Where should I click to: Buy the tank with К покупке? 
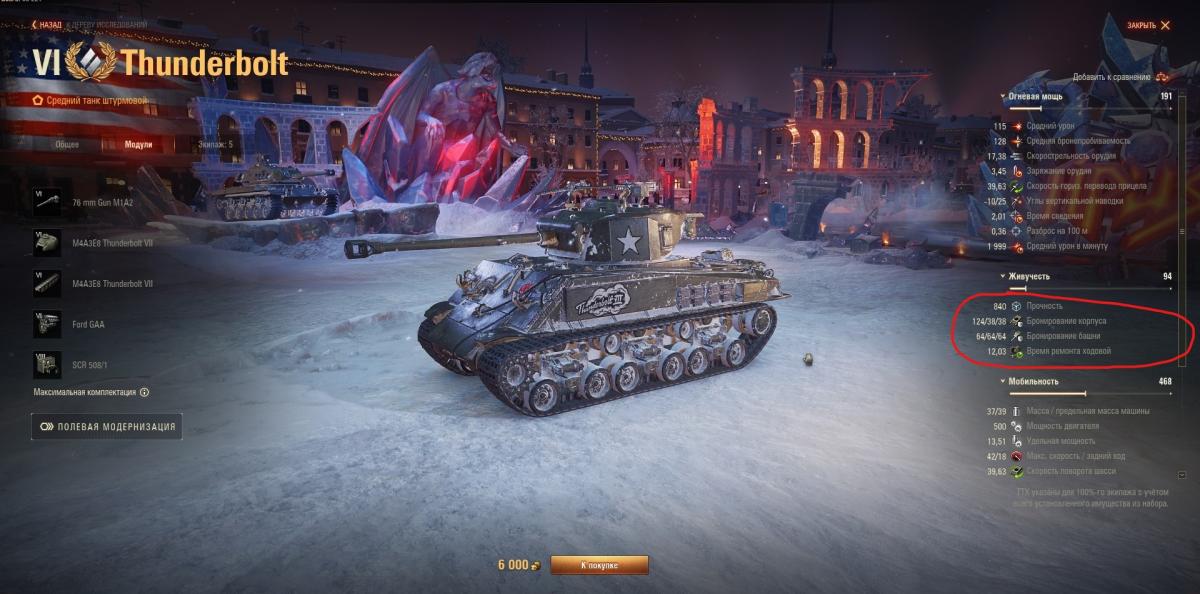[599, 565]
